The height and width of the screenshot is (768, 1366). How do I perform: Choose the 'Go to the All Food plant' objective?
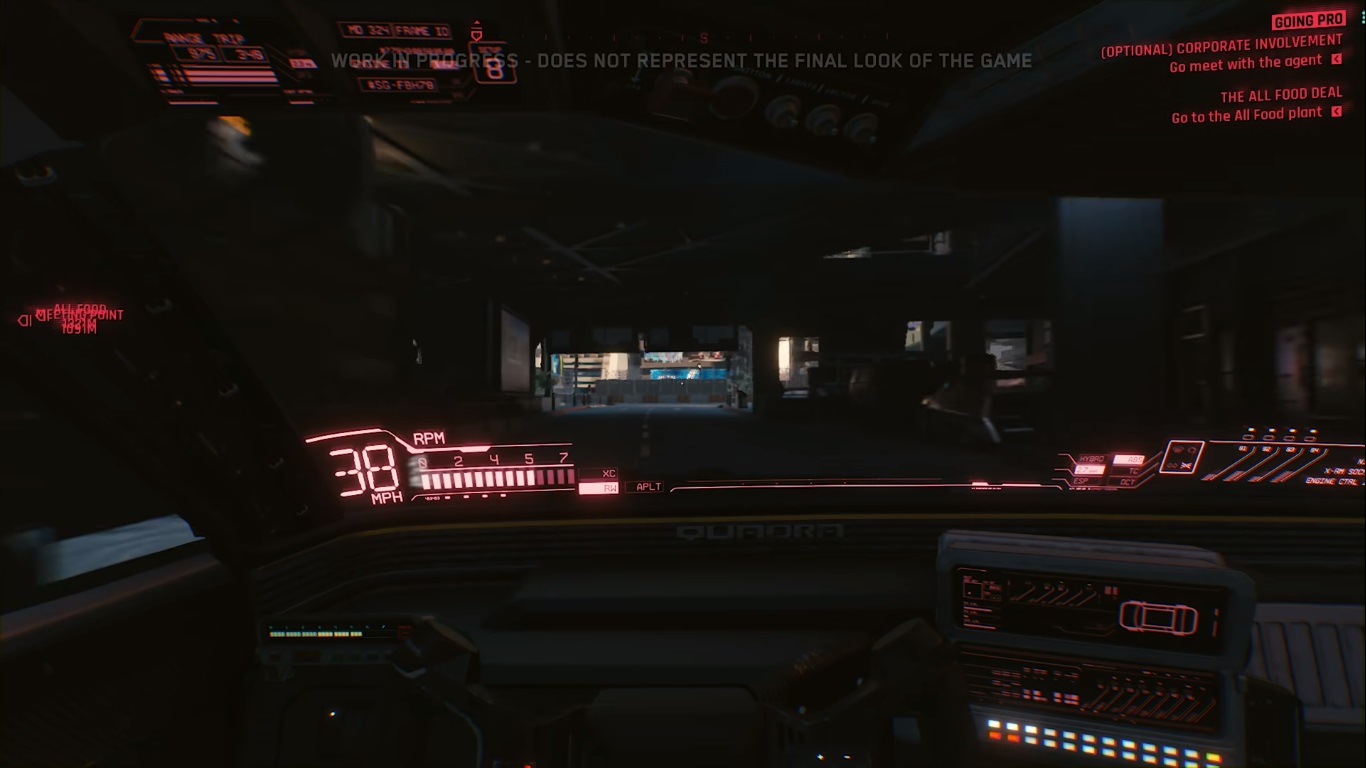[x=1246, y=115]
